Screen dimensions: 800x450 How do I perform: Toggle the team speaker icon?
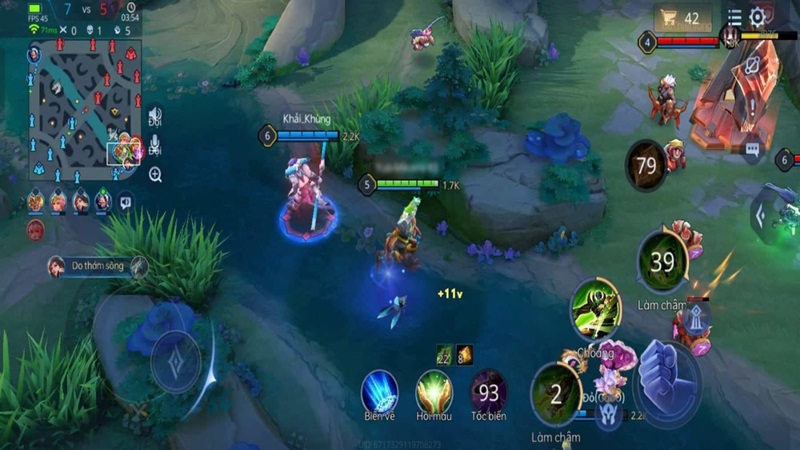[155, 118]
